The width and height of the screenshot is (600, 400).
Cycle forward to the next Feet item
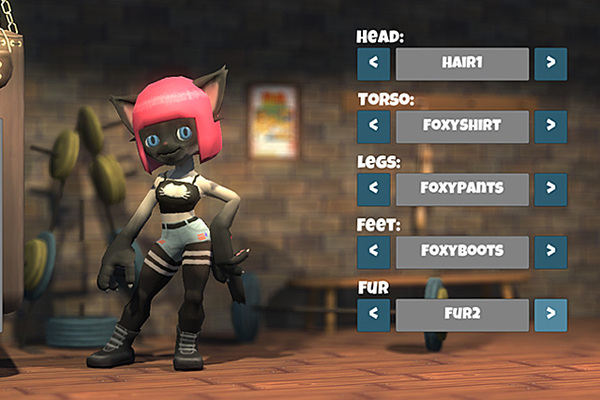tap(550, 252)
